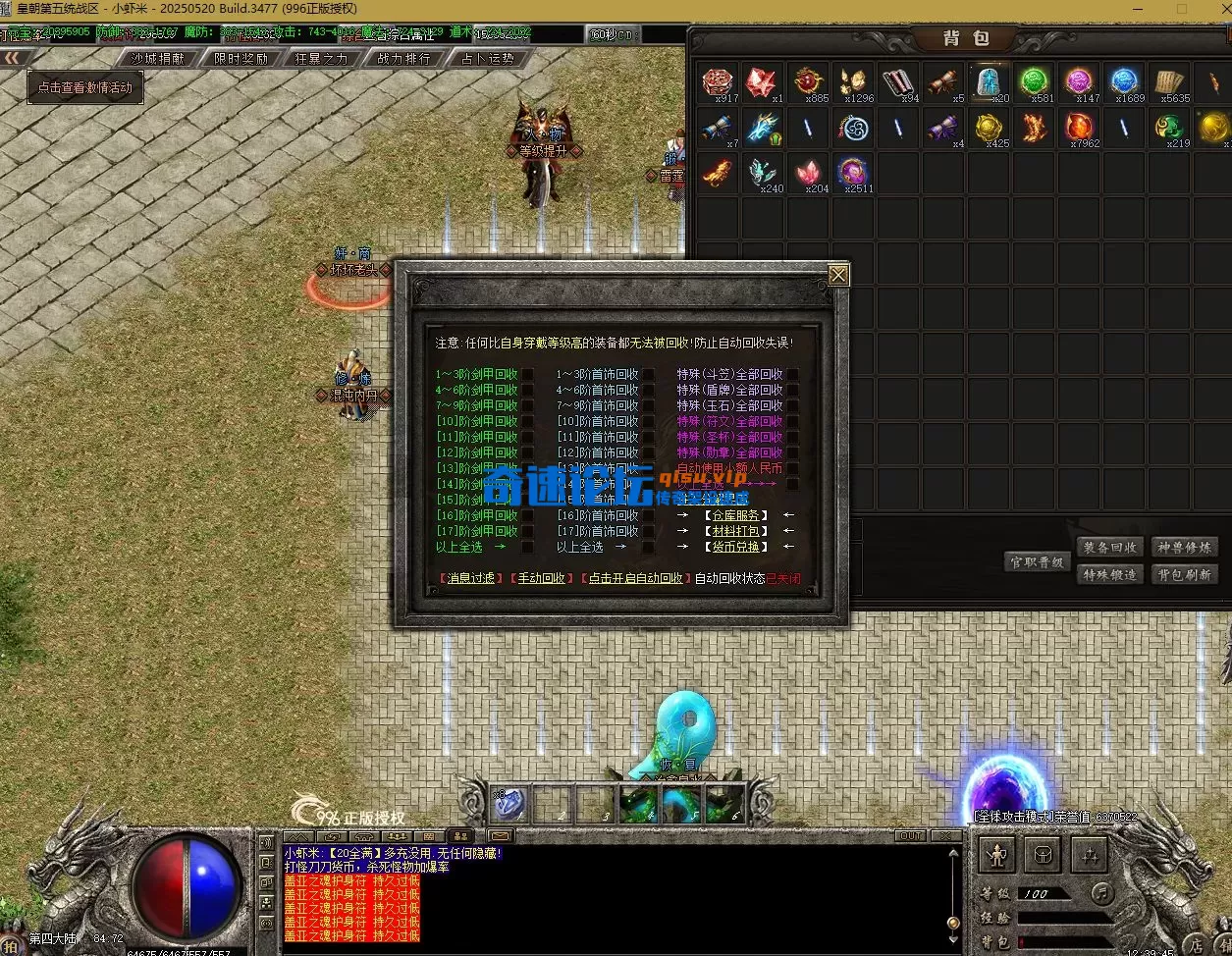The width and height of the screenshot is (1232, 956).
Task: Open the 战力排行 ranking button
Action: point(404,58)
